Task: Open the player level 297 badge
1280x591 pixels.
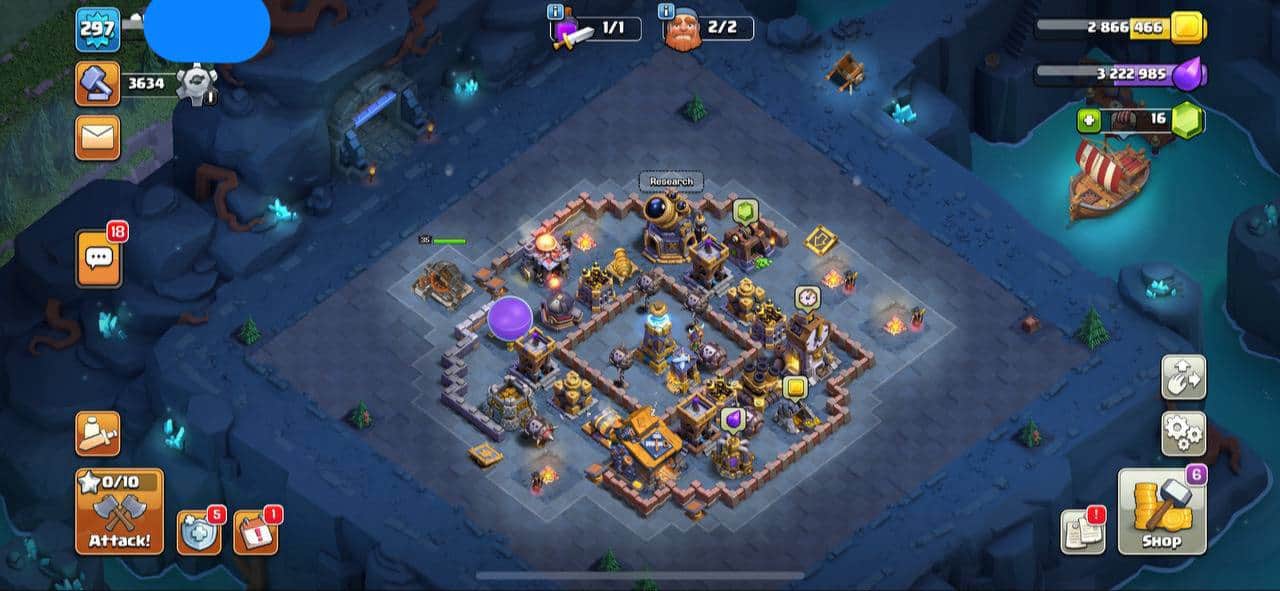Action: tap(97, 30)
